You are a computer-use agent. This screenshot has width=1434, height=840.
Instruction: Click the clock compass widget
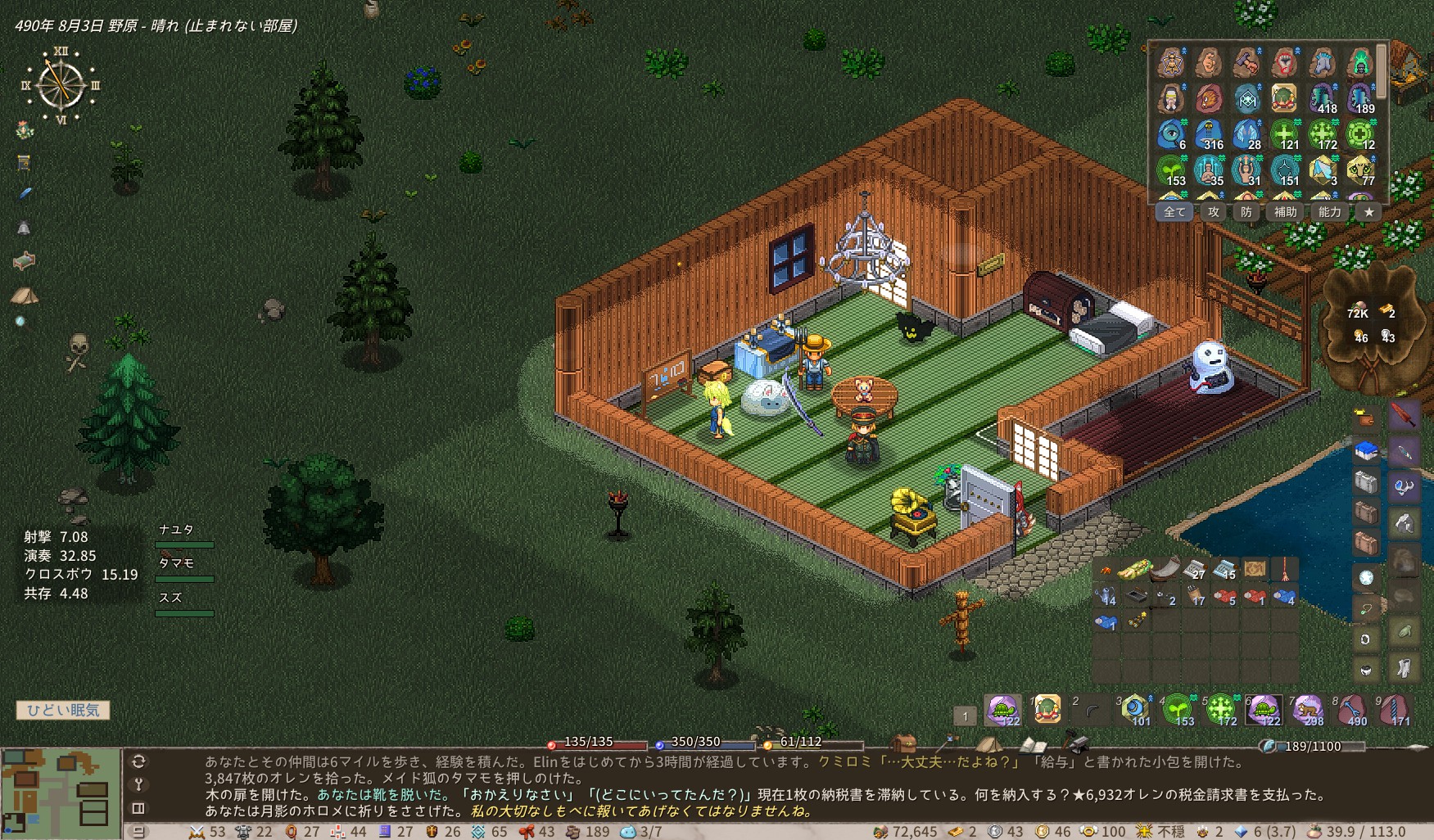(x=61, y=85)
